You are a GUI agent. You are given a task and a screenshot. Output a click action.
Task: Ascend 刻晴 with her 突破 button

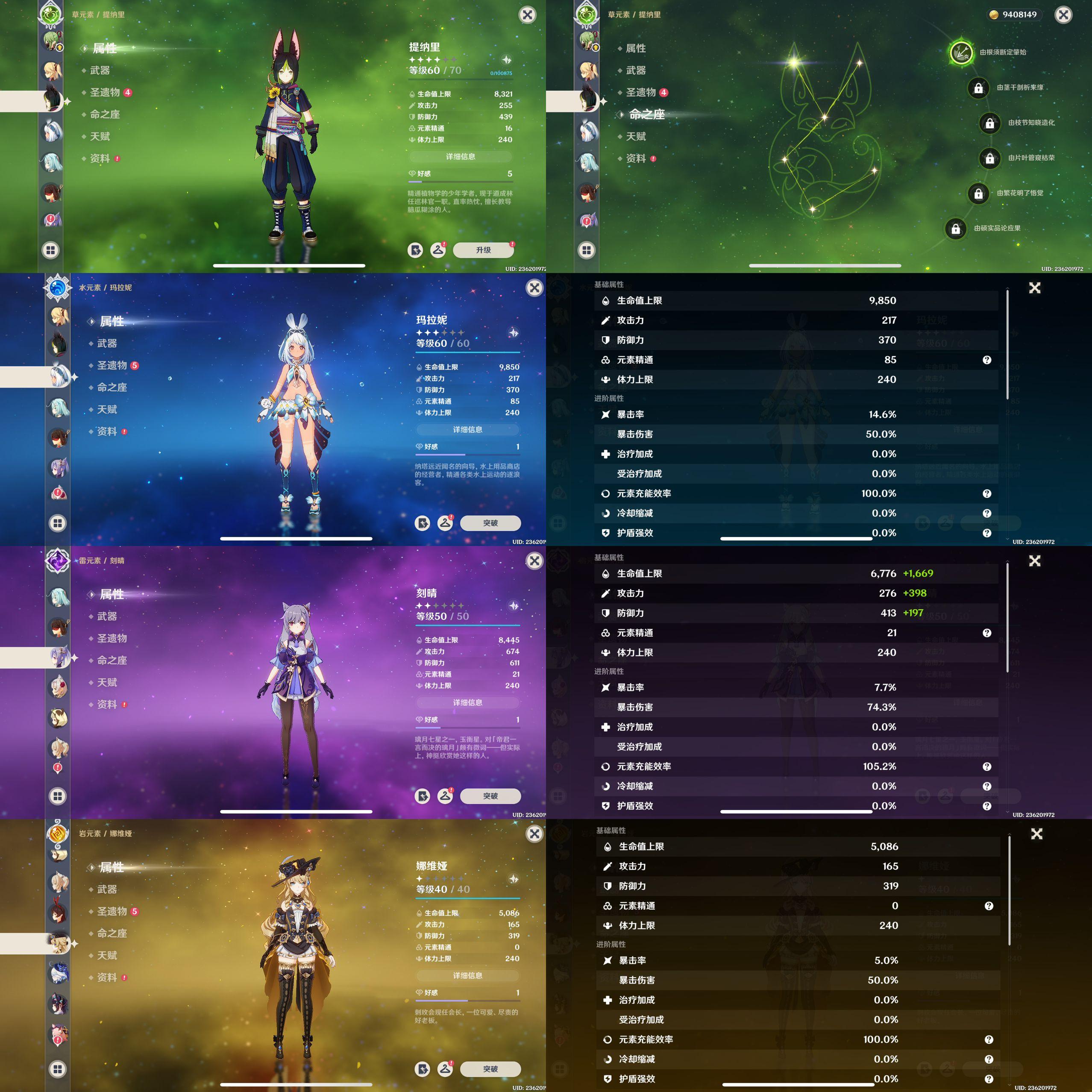click(490, 796)
